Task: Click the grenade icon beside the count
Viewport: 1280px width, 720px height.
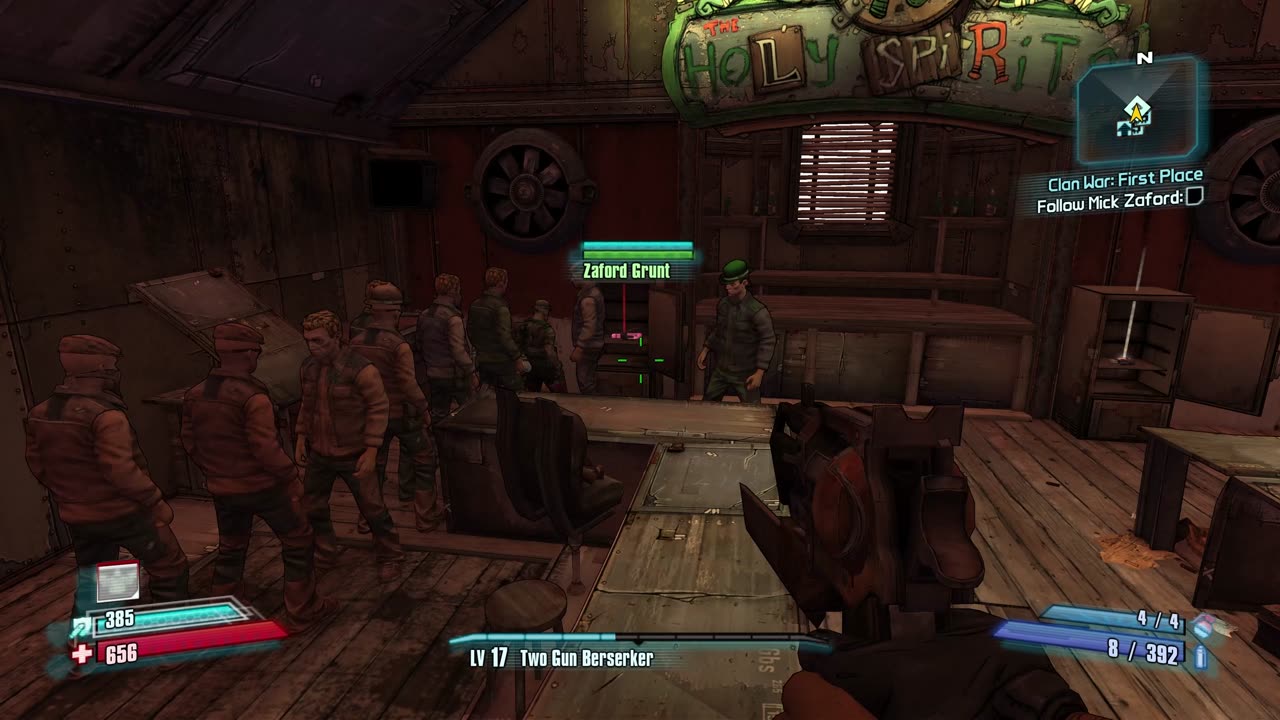Action: [1202, 624]
